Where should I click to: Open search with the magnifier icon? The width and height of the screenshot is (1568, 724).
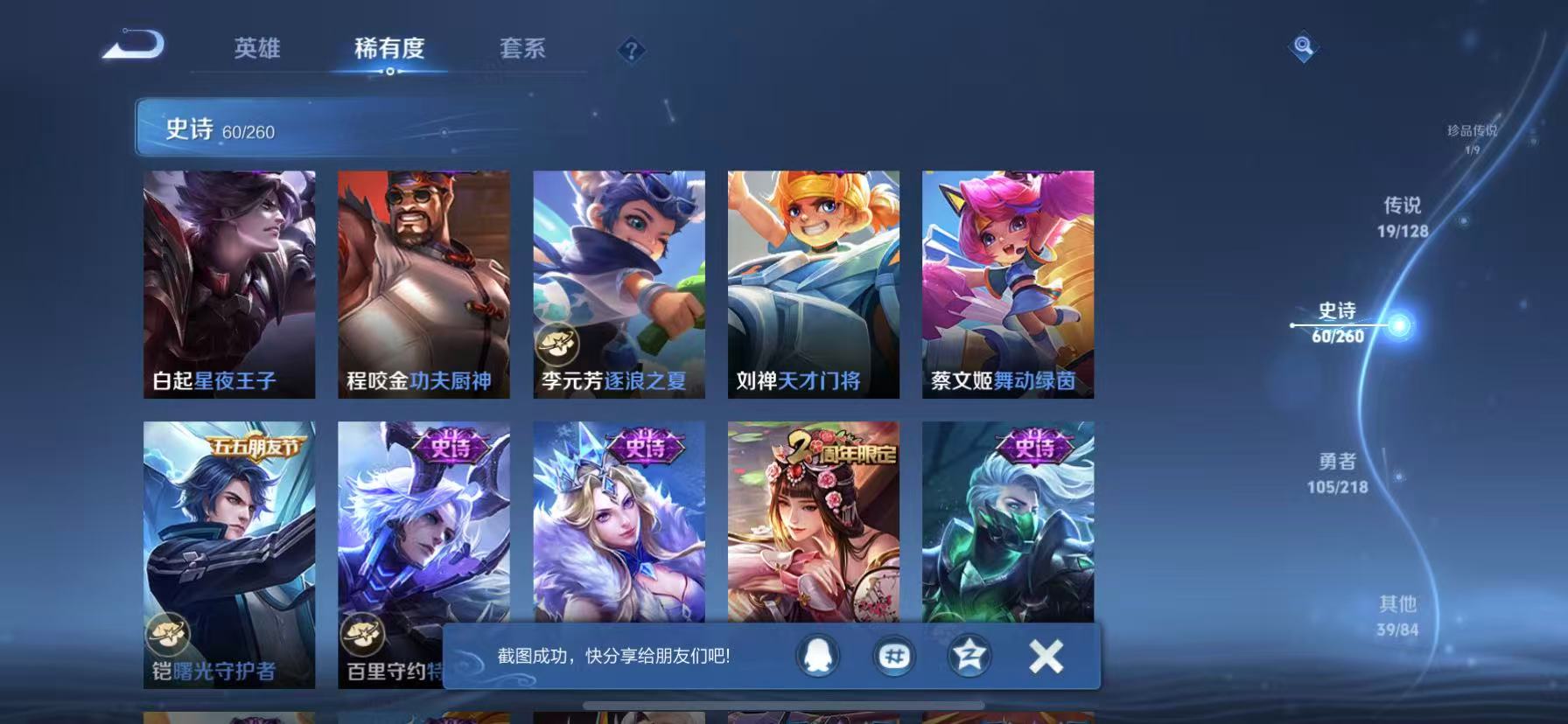(x=1303, y=48)
